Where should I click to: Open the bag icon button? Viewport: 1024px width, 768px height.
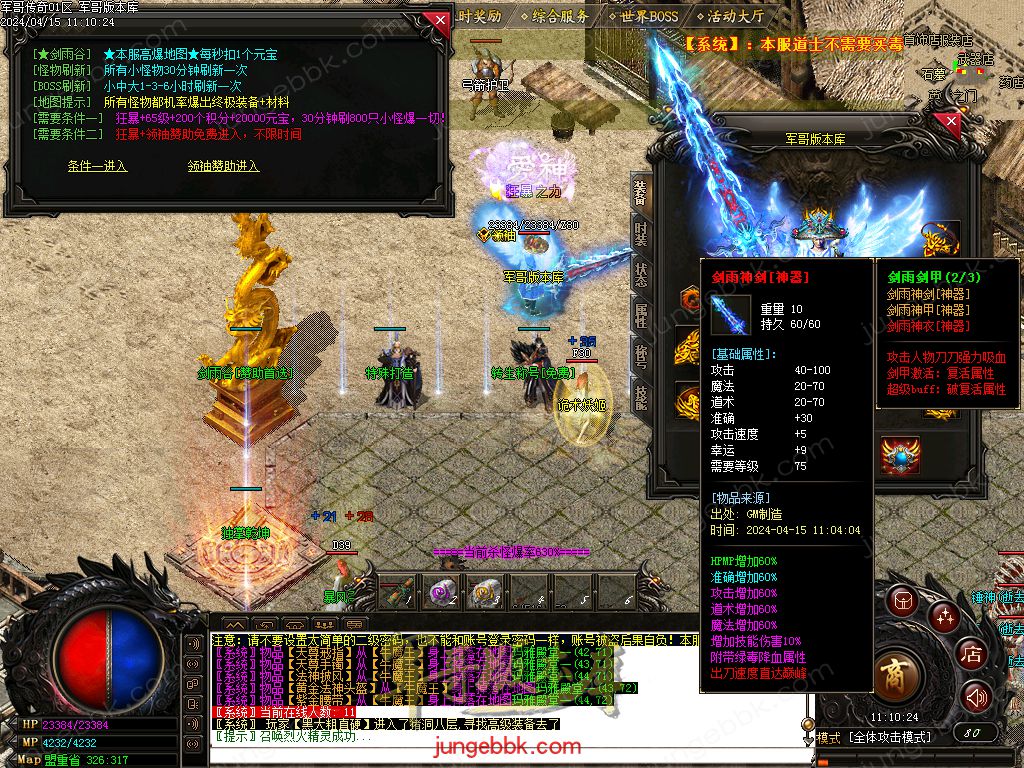[x=901, y=600]
